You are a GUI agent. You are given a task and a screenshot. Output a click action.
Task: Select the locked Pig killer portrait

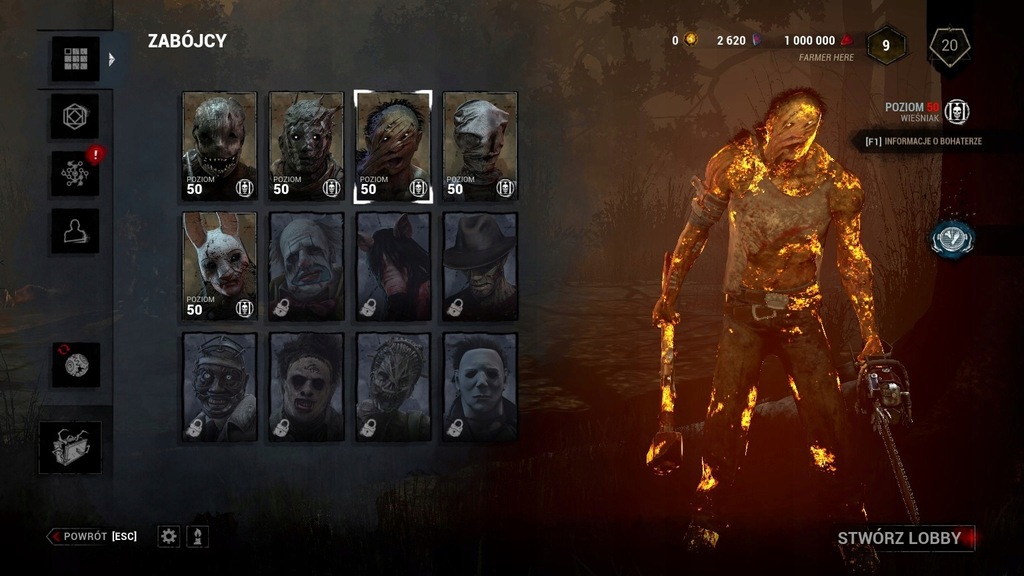point(393,267)
